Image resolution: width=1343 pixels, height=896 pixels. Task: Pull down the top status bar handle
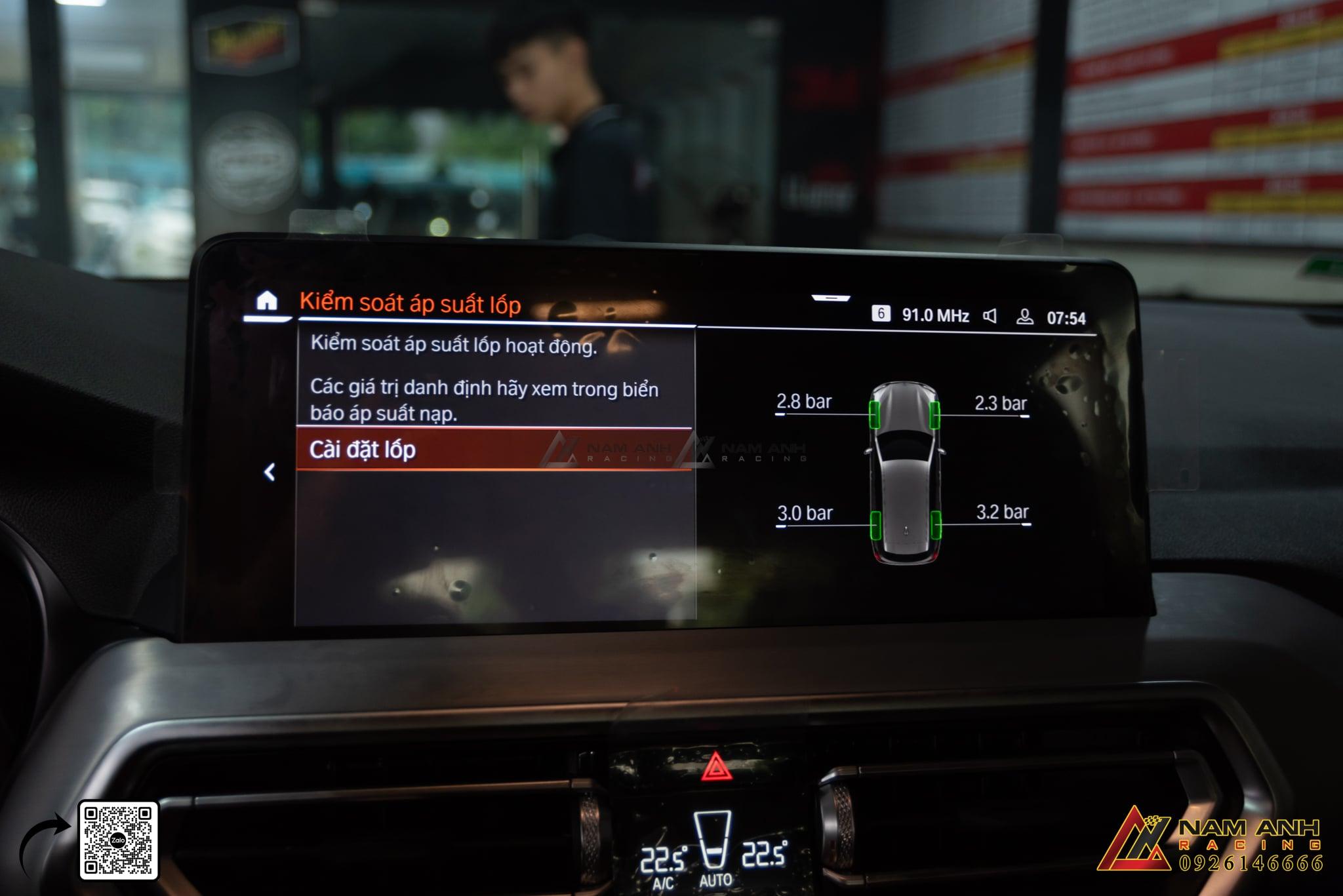pos(830,298)
